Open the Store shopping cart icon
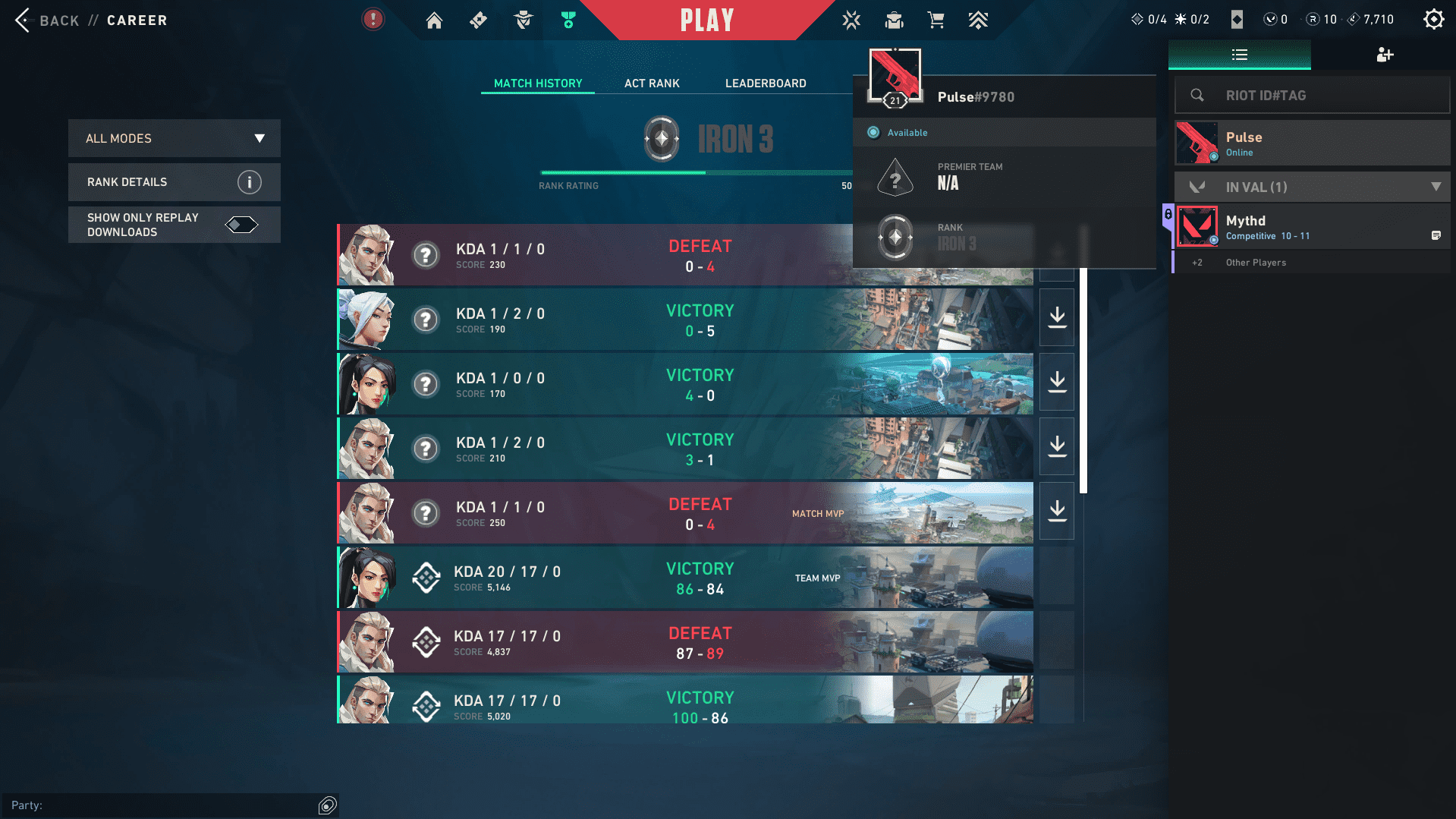1456x819 pixels. click(x=936, y=20)
